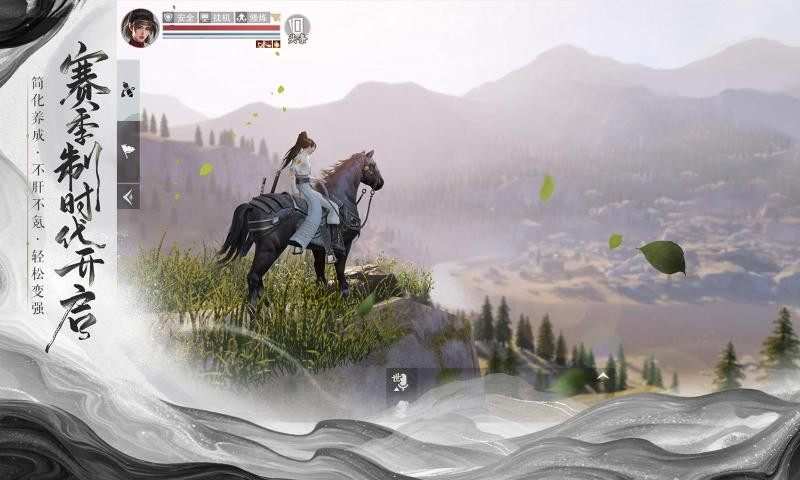Image resolution: width=800 pixels, height=480 pixels.
Task: Open the character portrait profile
Action: (x=140, y=28)
